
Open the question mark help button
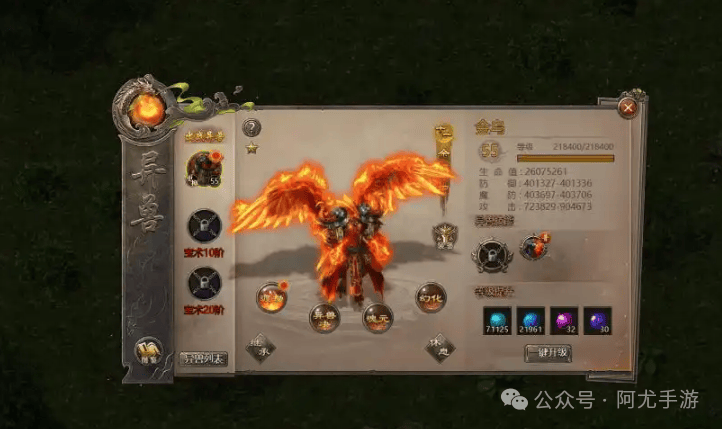coord(252,127)
